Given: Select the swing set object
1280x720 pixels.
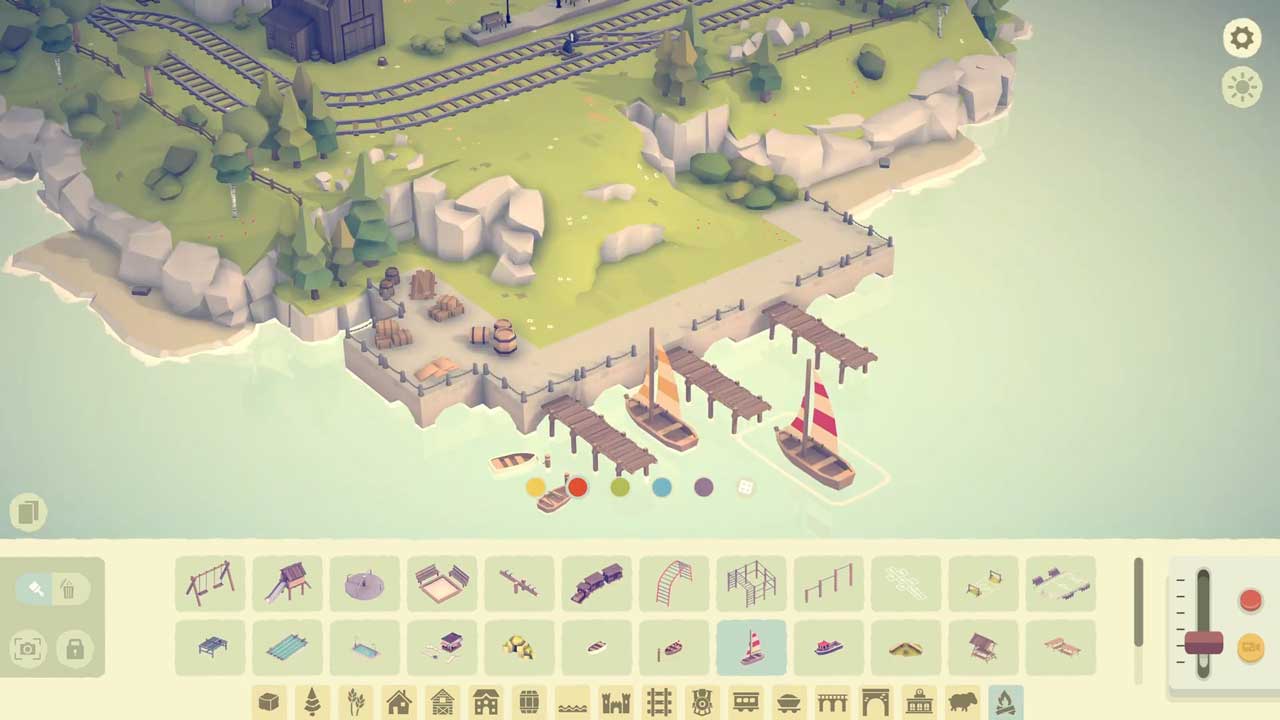Looking at the screenshot, I should [x=210, y=583].
